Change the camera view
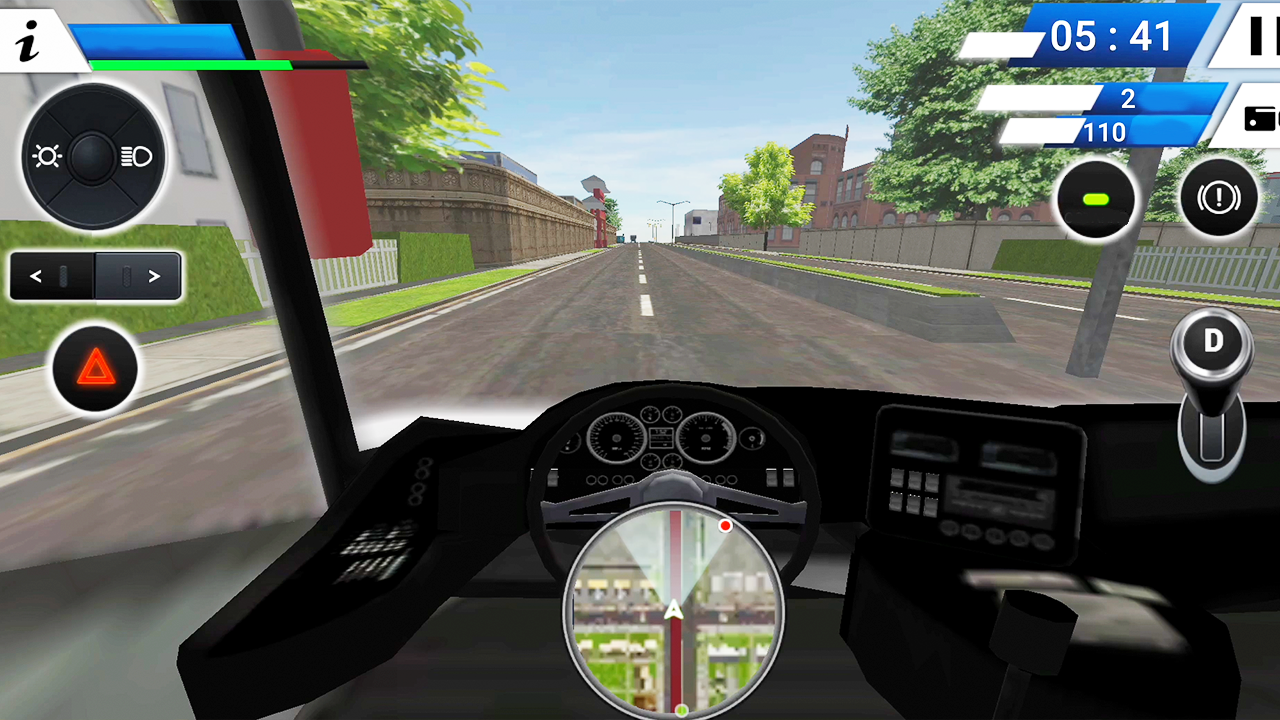This screenshot has height=720, width=1280. click(x=1262, y=118)
